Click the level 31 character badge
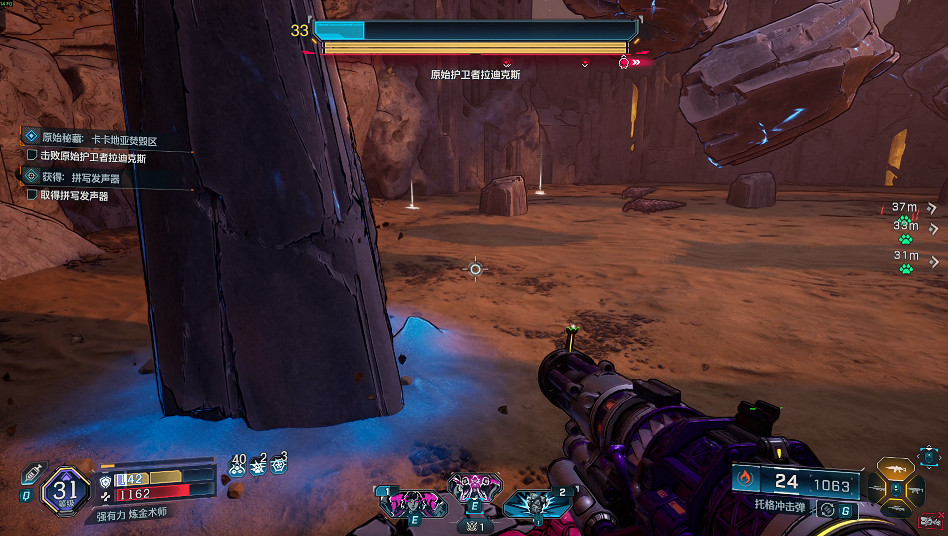The width and height of the screenshot is (948, 536). click(x=65, y=490)
